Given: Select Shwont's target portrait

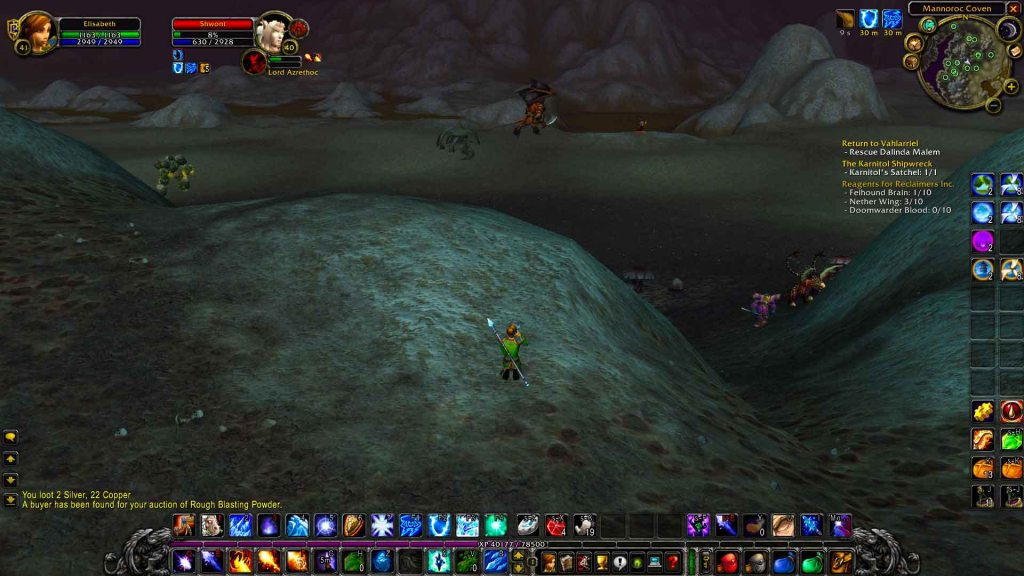Looking at the screenshot, I should [x=270, y=33].
